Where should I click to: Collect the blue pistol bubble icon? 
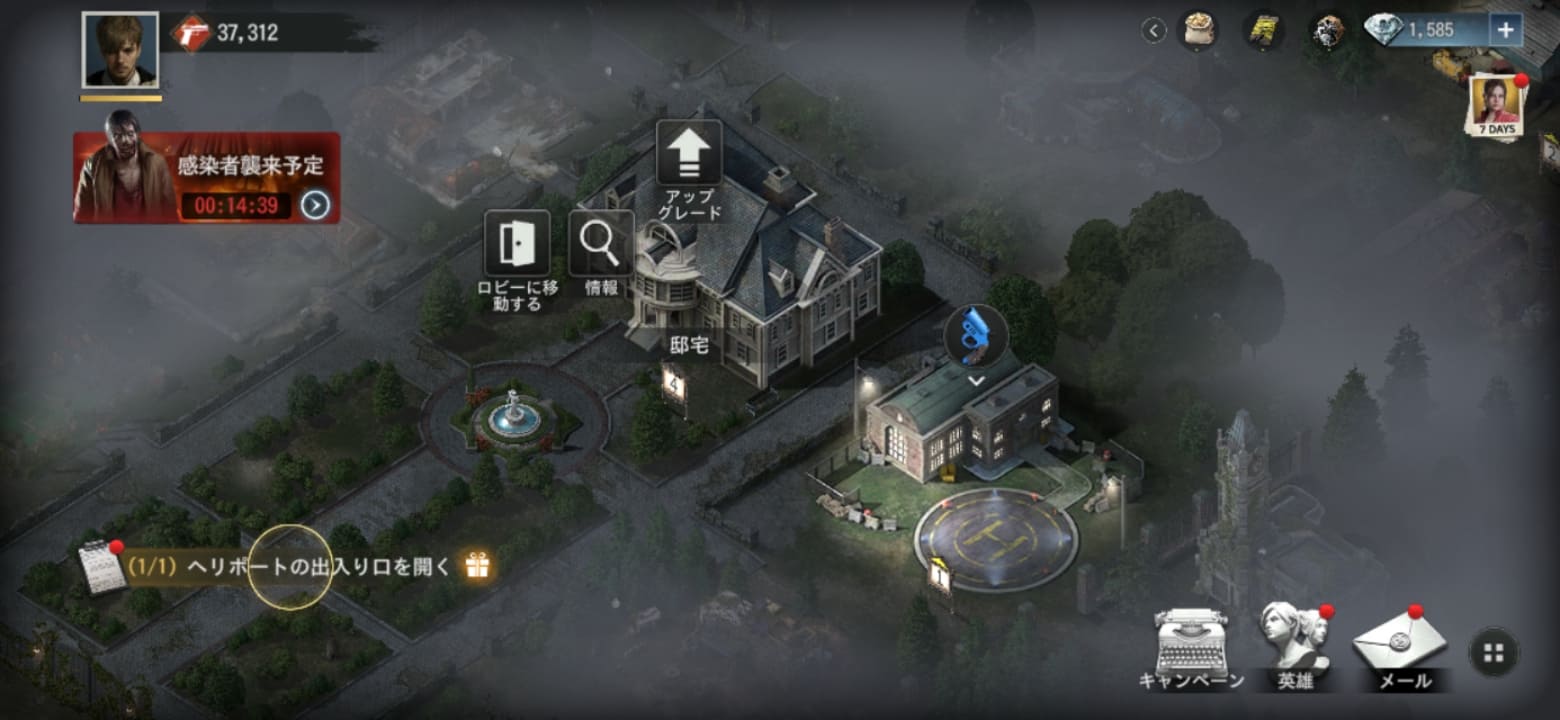tap(976, 338)
